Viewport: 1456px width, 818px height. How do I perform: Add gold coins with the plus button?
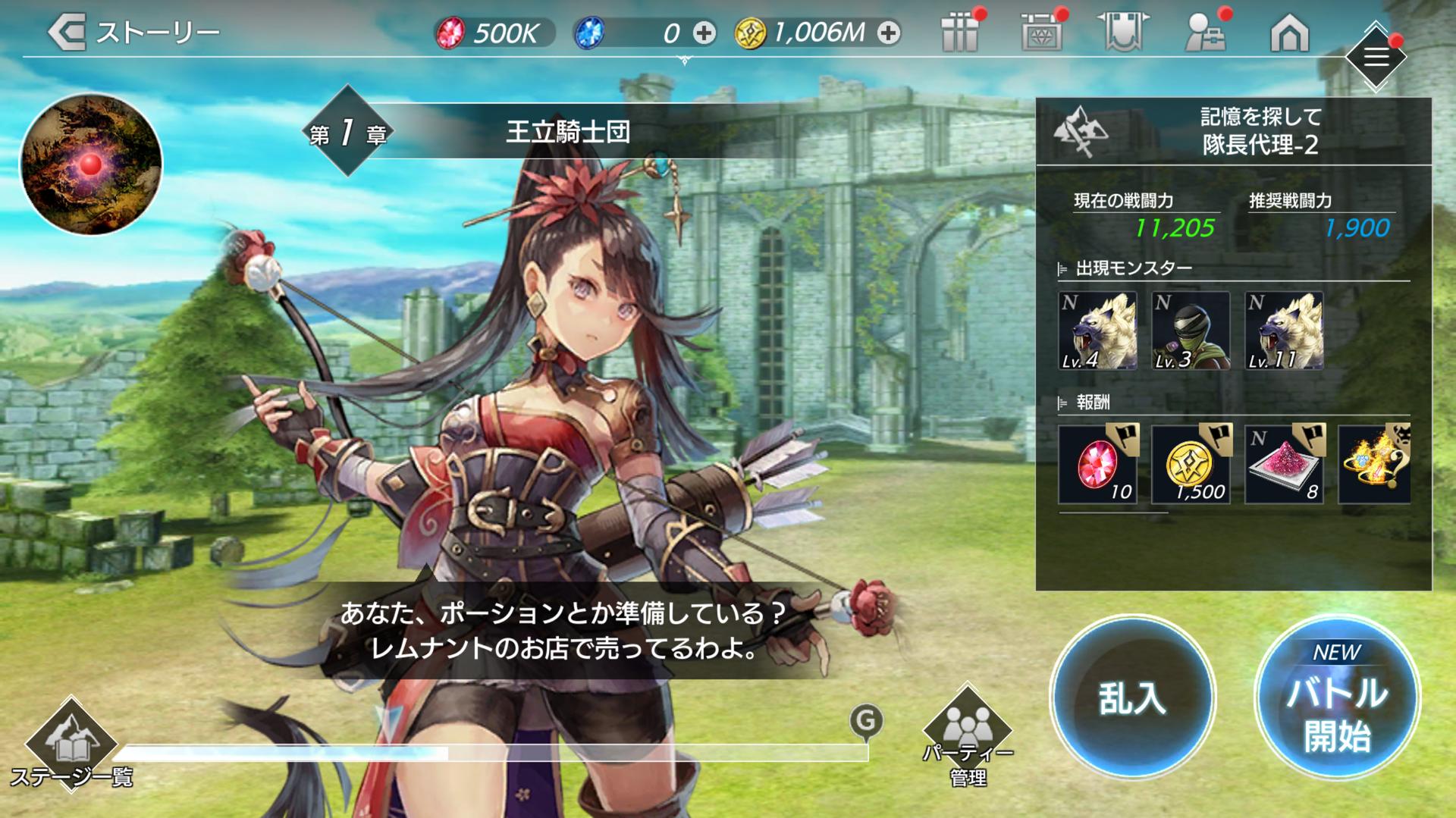pyautogui.click(x=889, y=33)
